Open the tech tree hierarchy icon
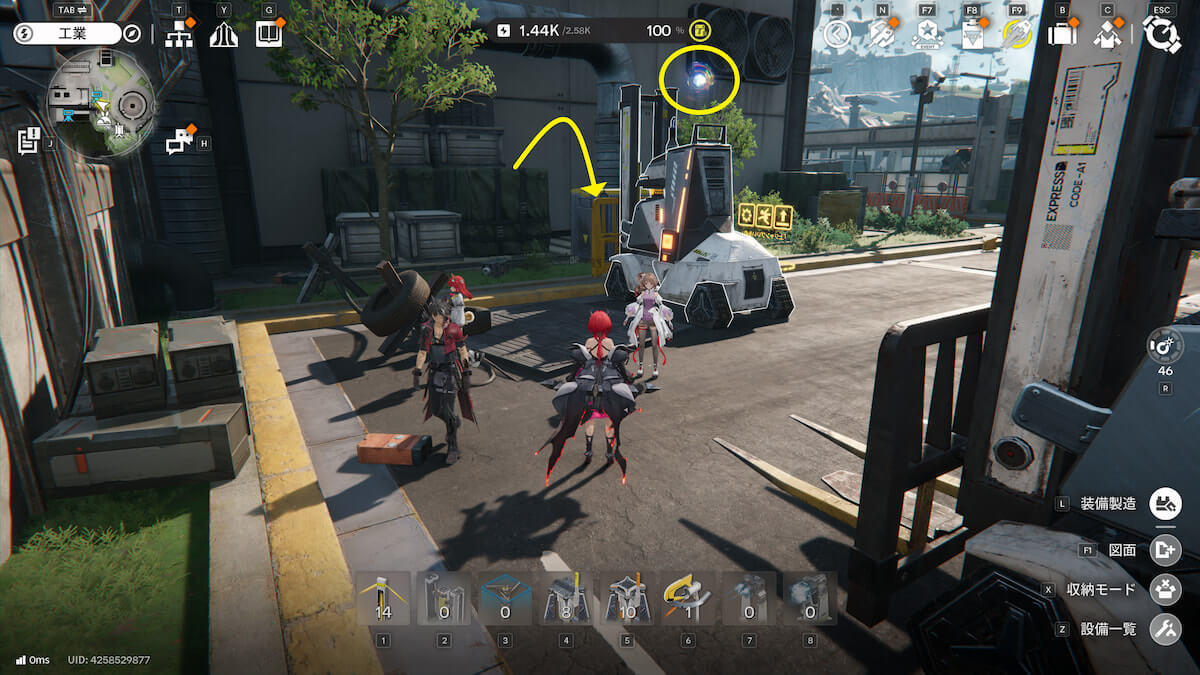This screenshot has height=675, width=1200. tap(179, 35)
